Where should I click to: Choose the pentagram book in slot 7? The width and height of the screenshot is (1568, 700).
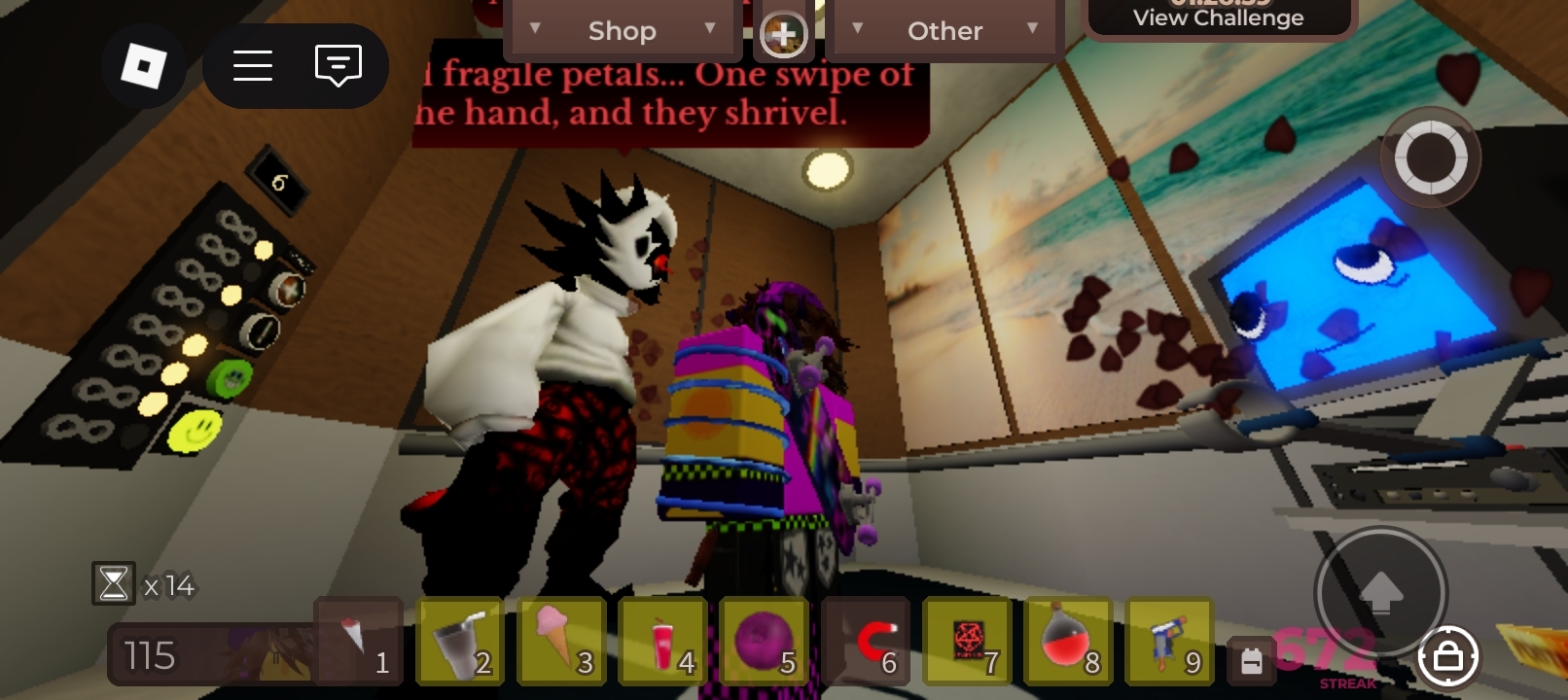coord(967,642)
